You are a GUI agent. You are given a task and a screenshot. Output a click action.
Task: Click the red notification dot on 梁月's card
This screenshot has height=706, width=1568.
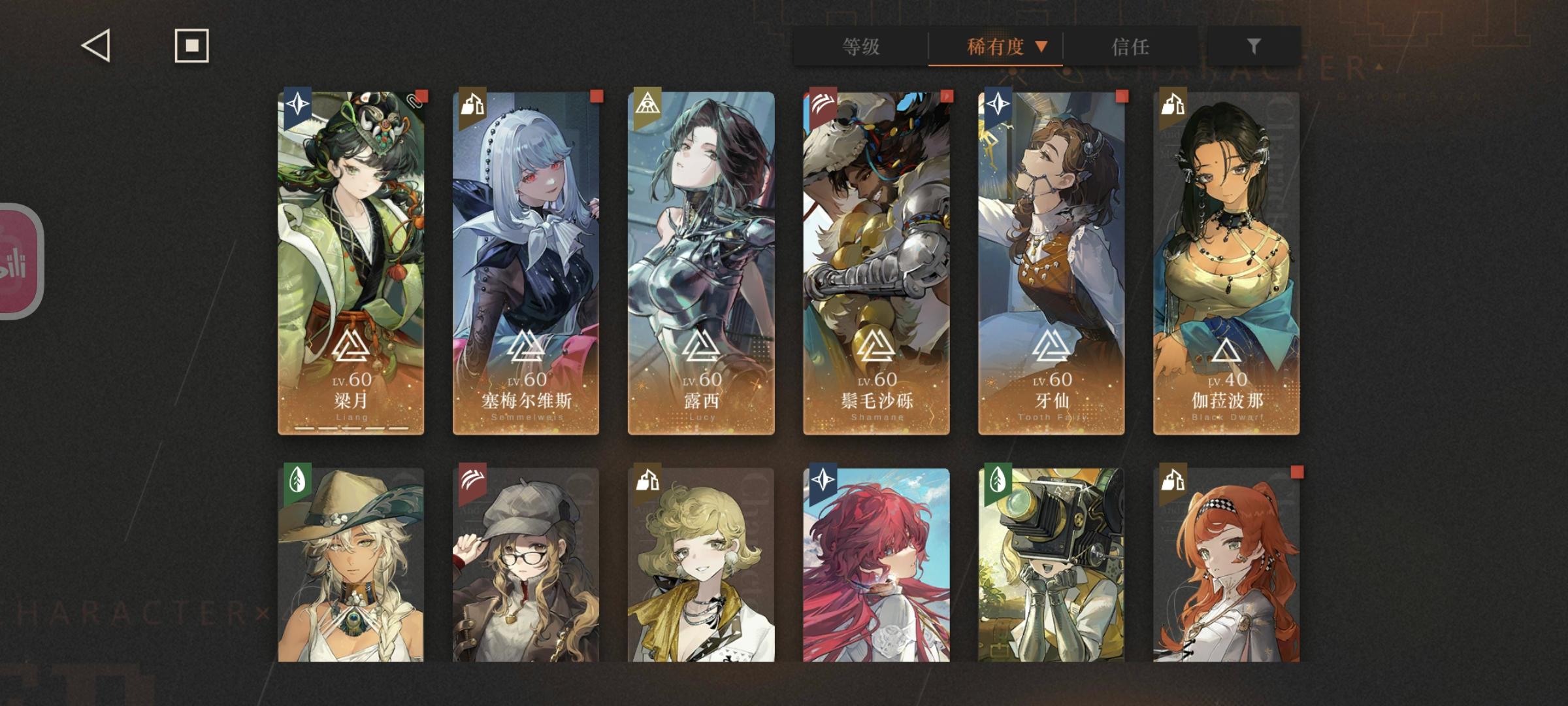pos(423,95)
